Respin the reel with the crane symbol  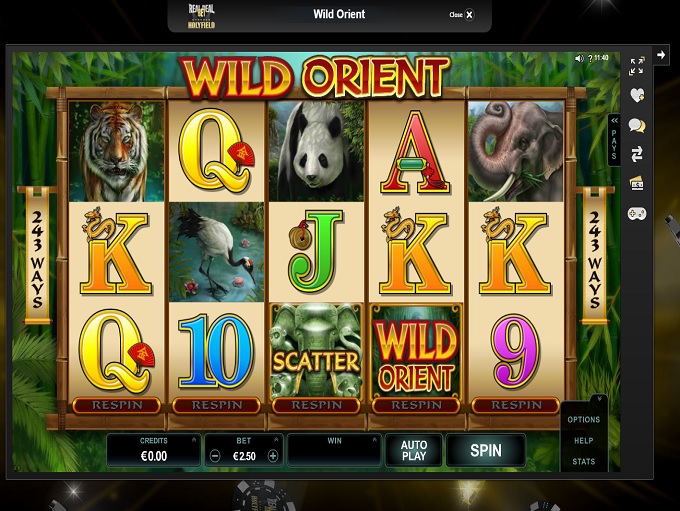click(216, 406)
